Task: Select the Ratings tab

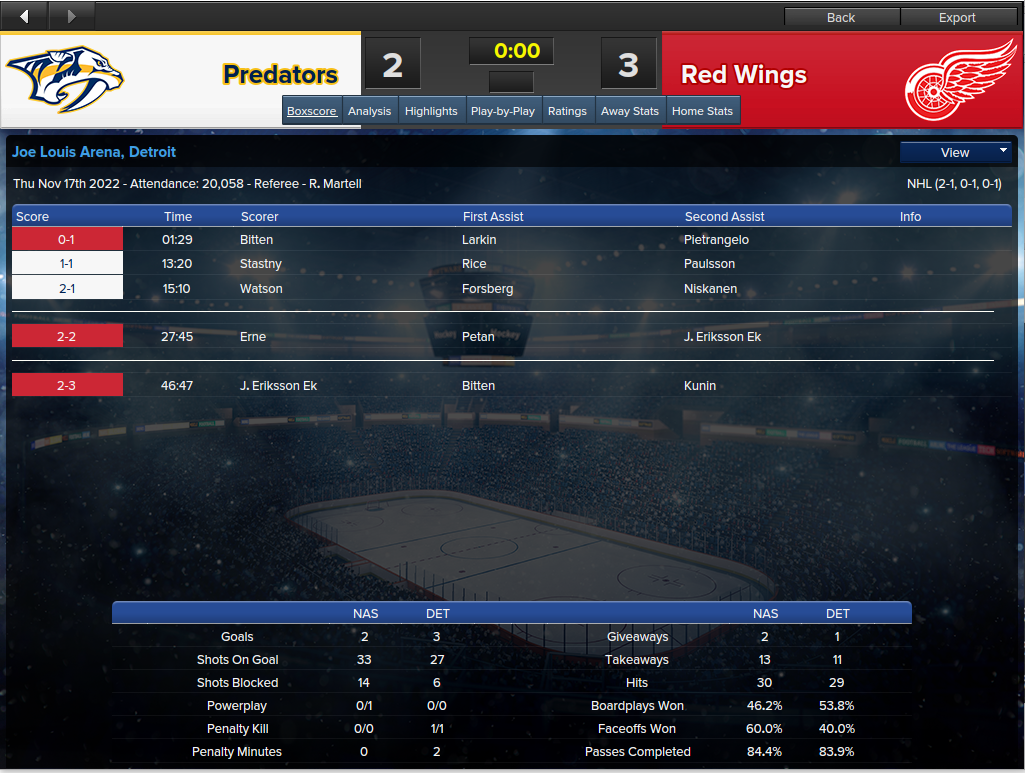Action: click(x=567, y=111)
